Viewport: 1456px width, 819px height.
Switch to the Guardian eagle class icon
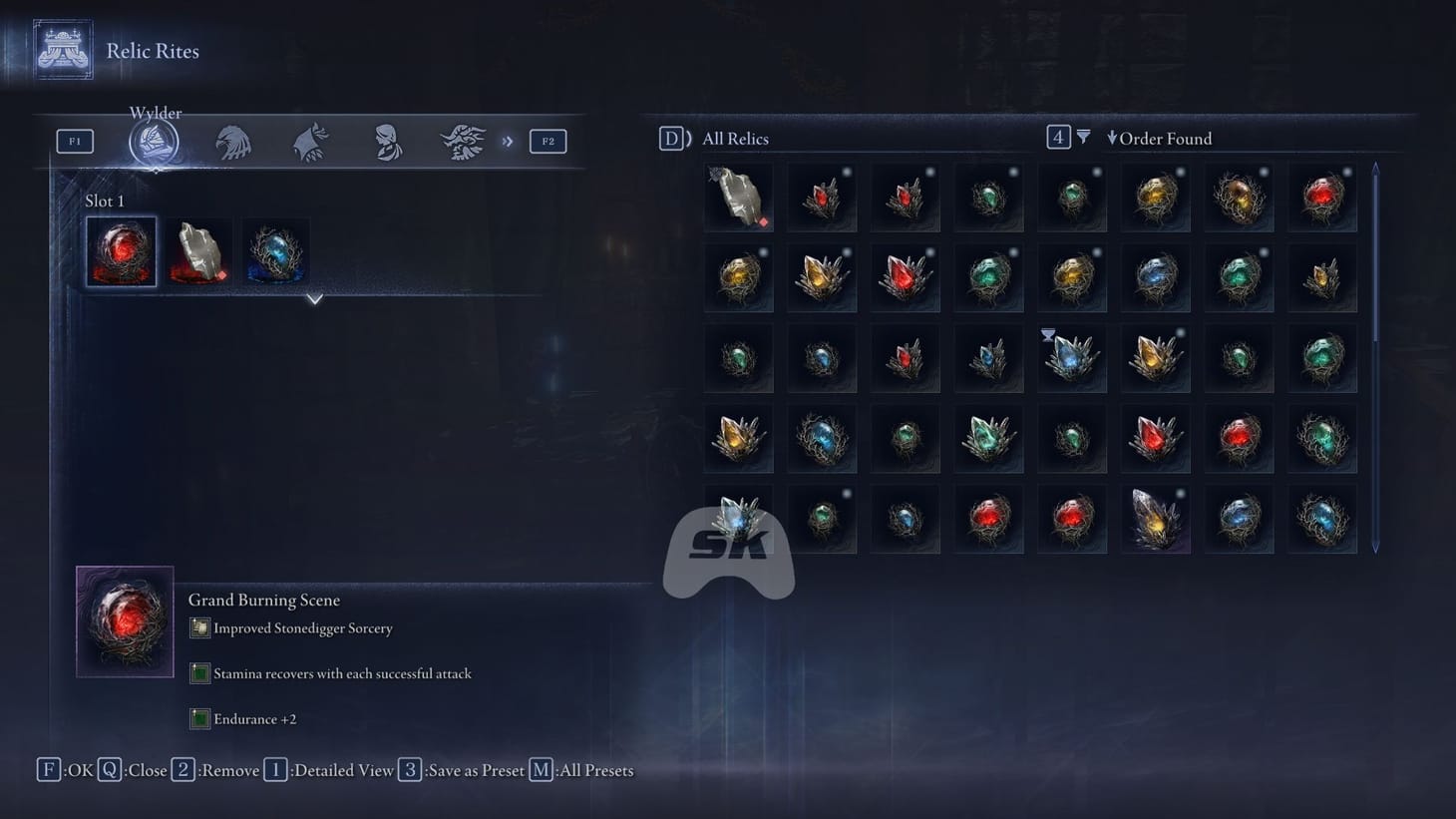click(x=232, y=141)
